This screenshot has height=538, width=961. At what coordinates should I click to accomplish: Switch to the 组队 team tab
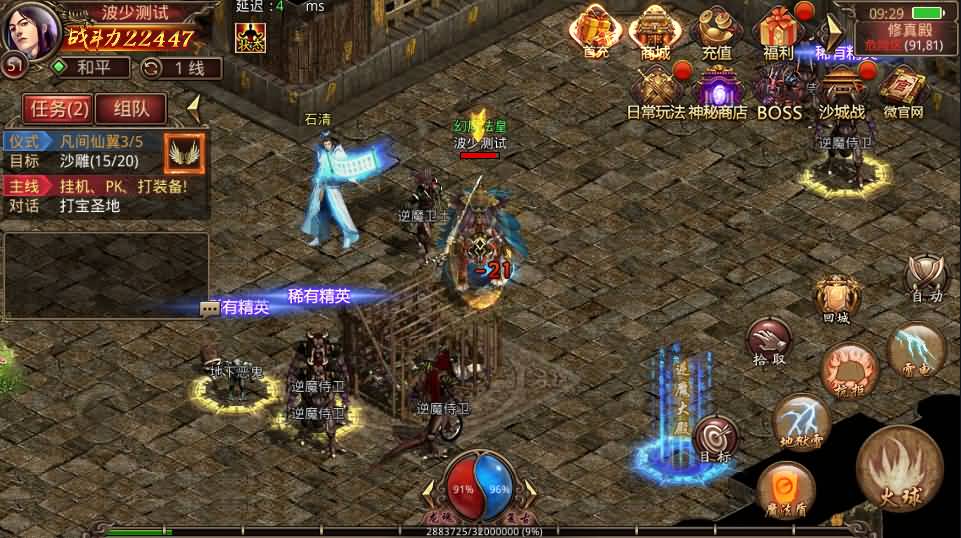tap(131, 108)
